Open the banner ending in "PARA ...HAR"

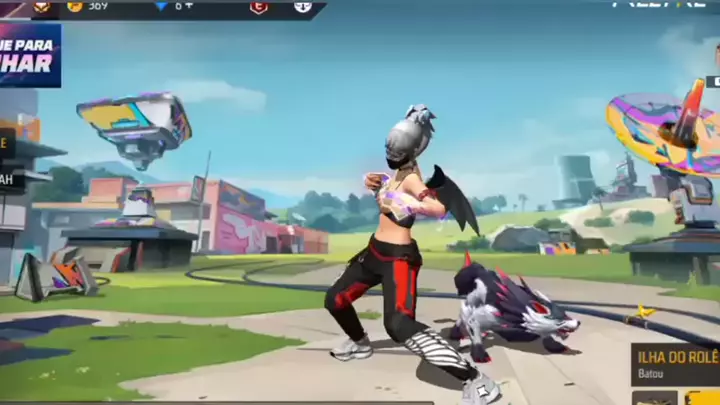pos(29,55)
